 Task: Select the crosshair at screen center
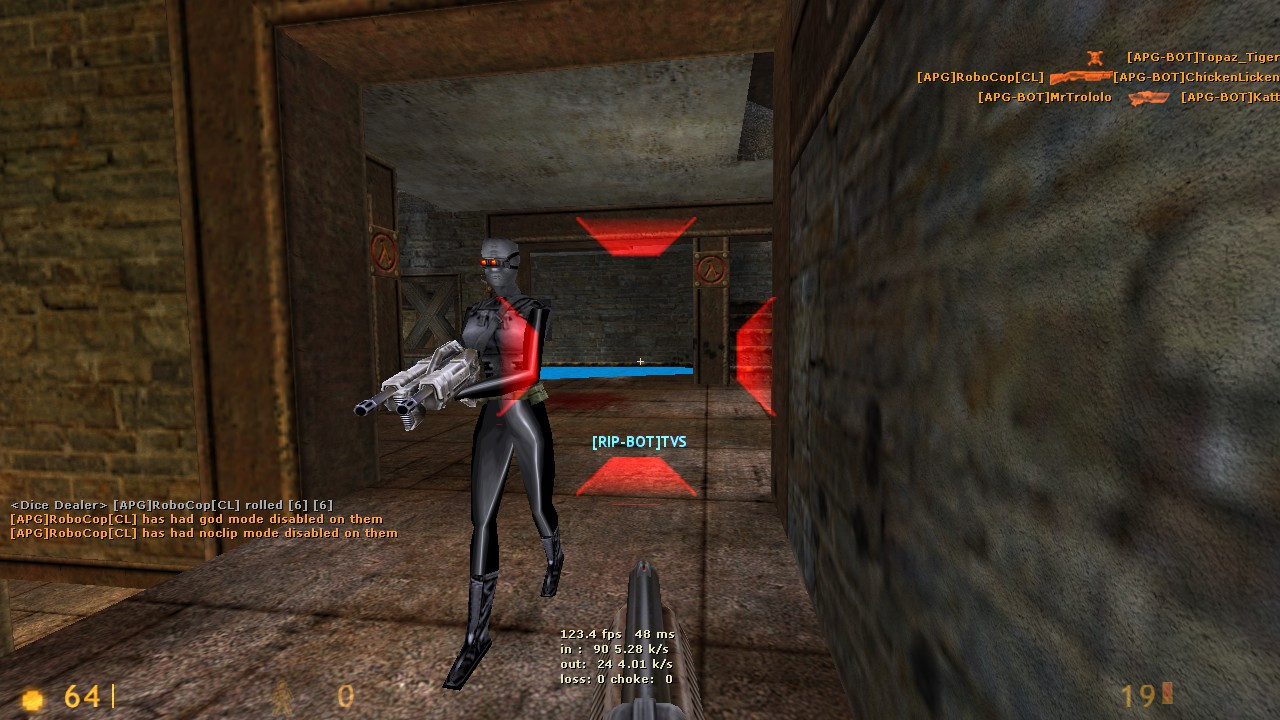click(640, 362)
